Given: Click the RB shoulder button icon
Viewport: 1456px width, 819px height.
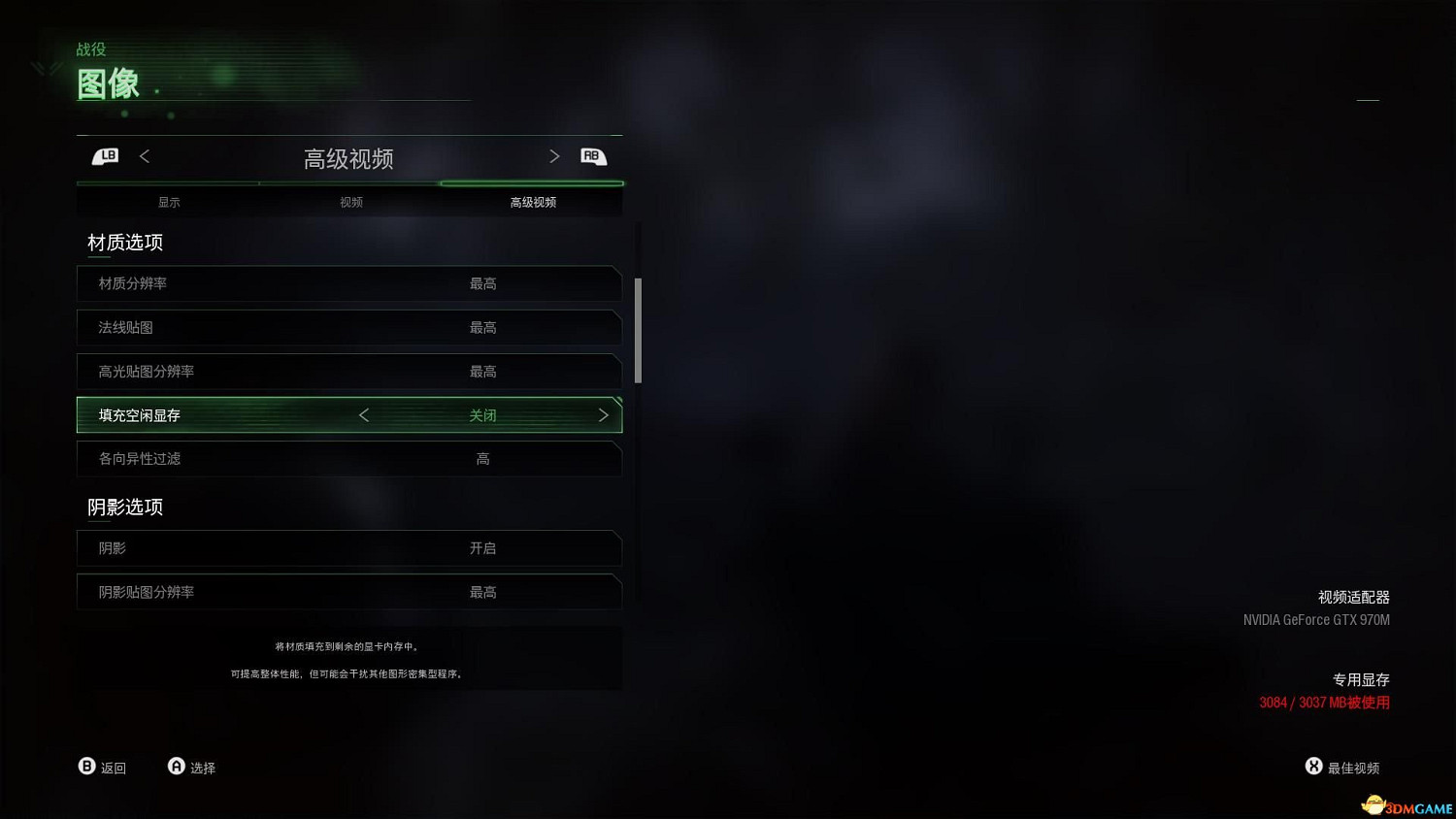Looking at the screenshot, I should (593, 156).
